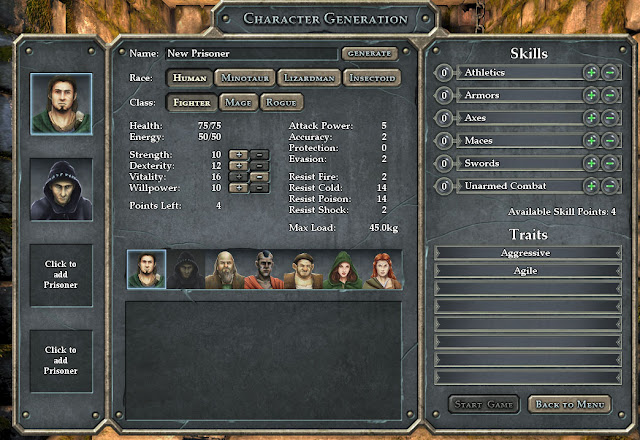Select the Human race button
The width and height of the screenshot is (640, 440).
(188, 77)
